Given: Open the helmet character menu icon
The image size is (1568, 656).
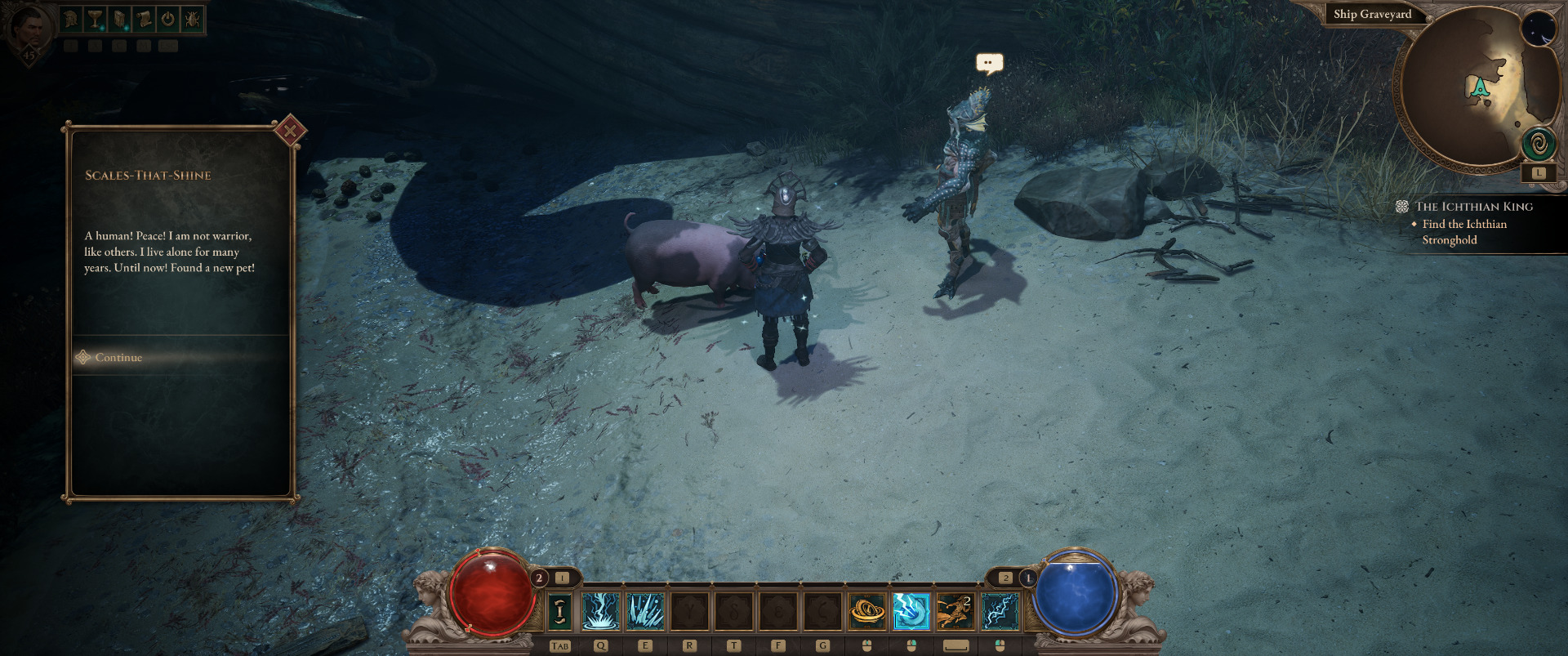Looking at the screenshot, I should tap(71, 19).
